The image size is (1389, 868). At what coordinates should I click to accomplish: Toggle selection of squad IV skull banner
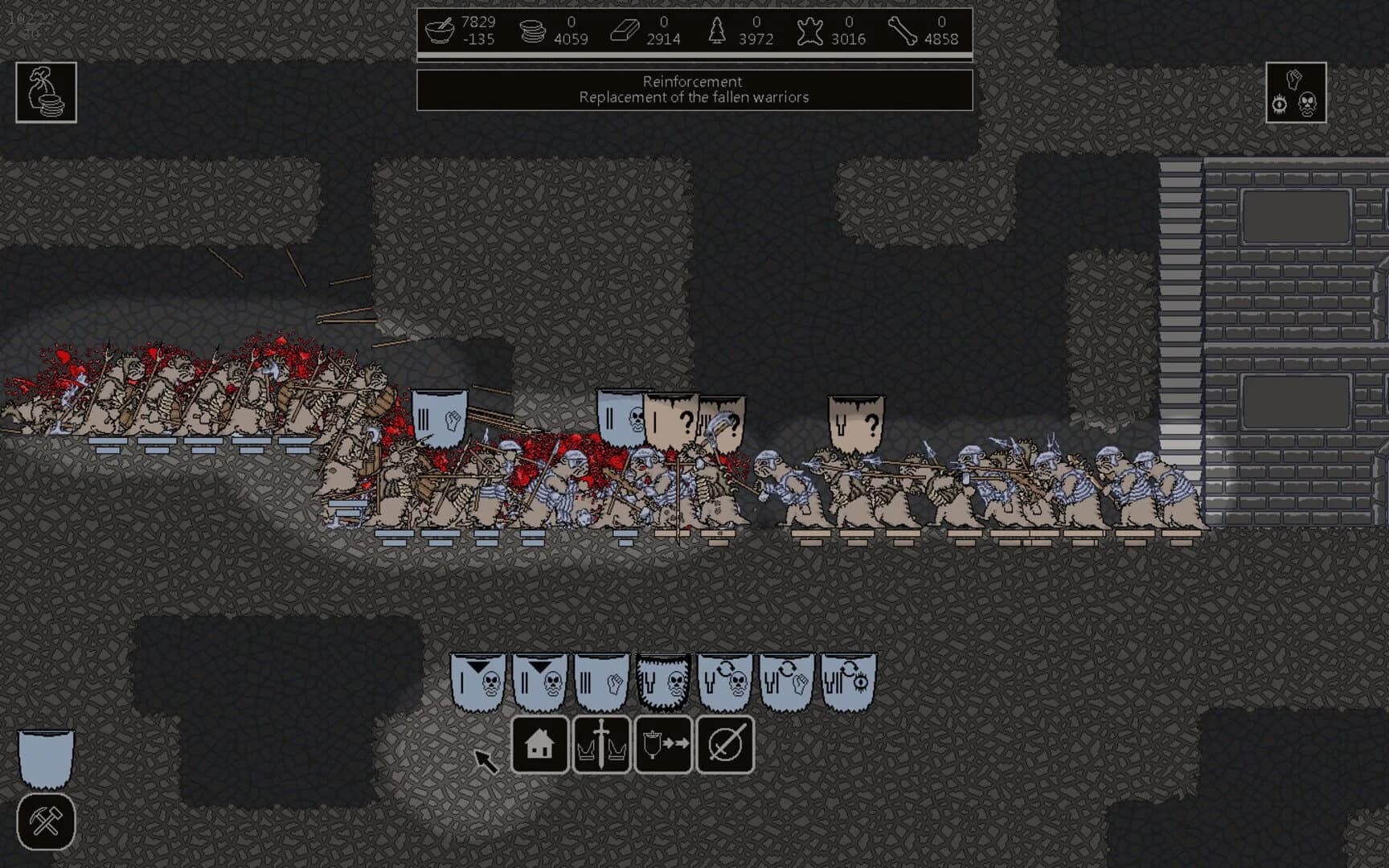(x=662, y=681)
